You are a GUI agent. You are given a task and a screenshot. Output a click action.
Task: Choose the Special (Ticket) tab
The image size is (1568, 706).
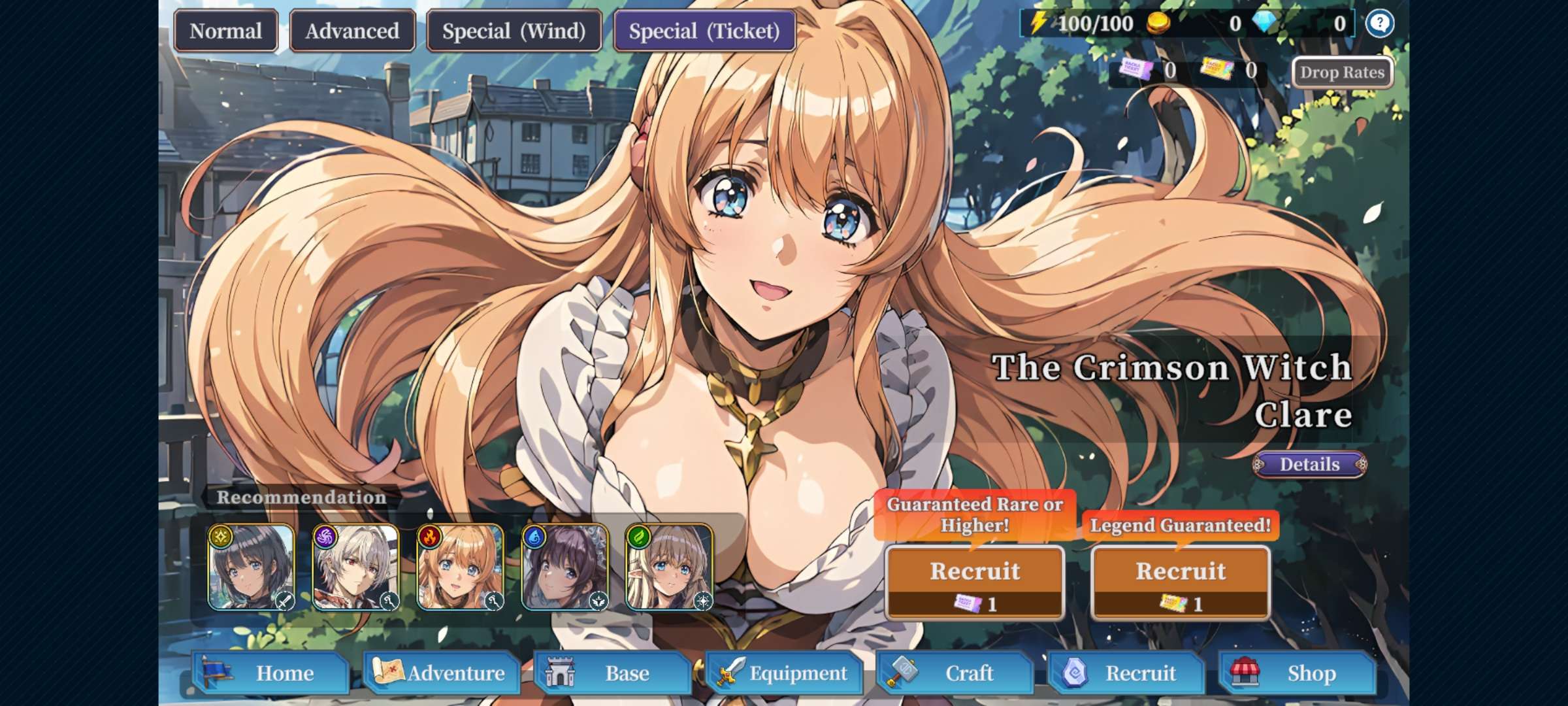point(704,31)
